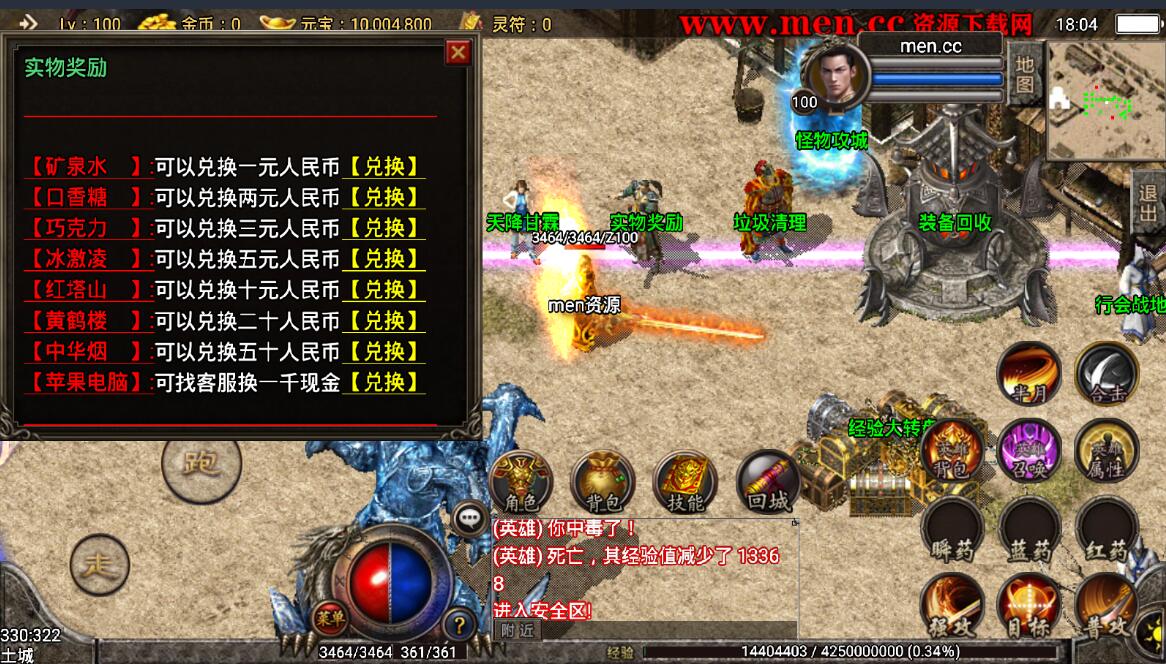Open the hero's 背包 bag

951,449
